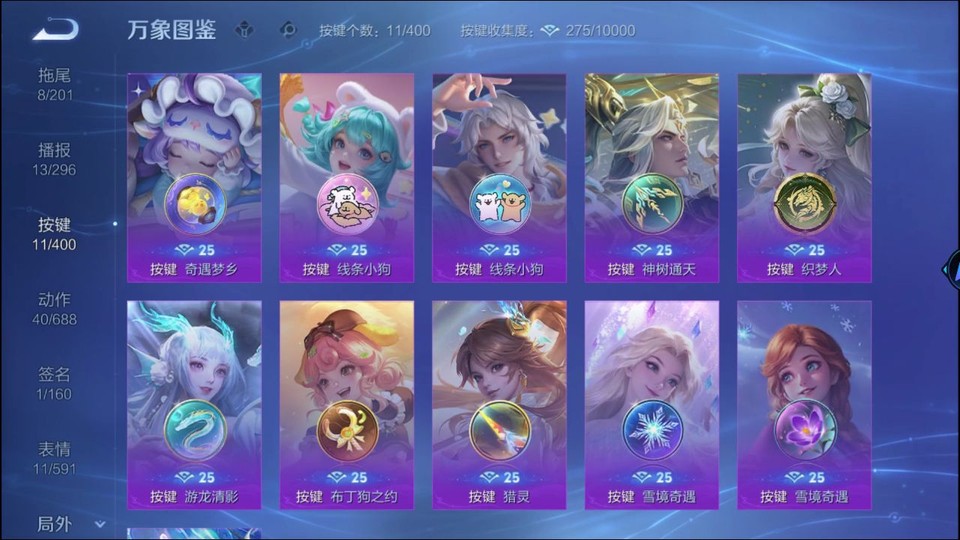Select the 织梦人 button skin card

804,178
